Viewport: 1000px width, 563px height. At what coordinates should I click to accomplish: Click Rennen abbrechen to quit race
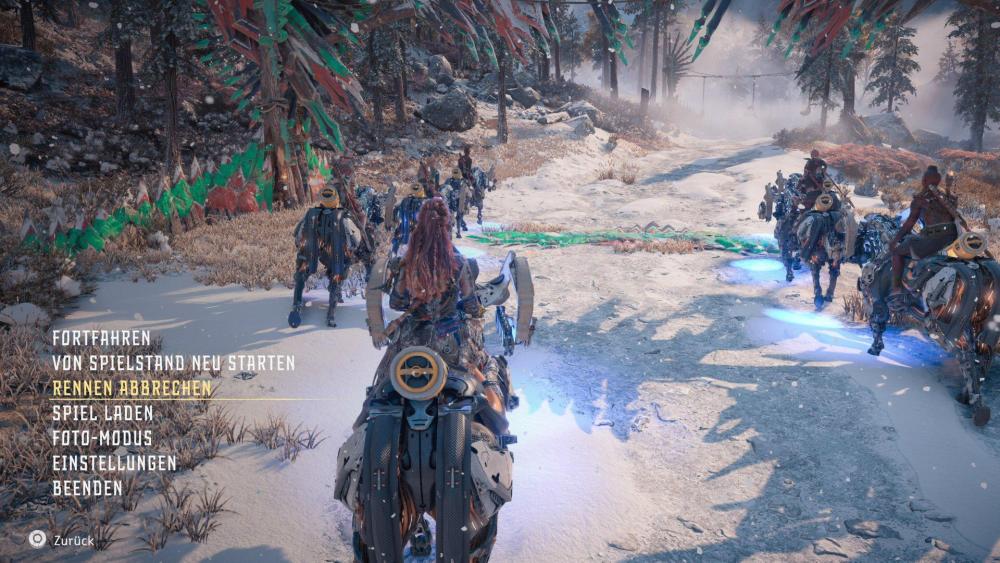(131, 388)
